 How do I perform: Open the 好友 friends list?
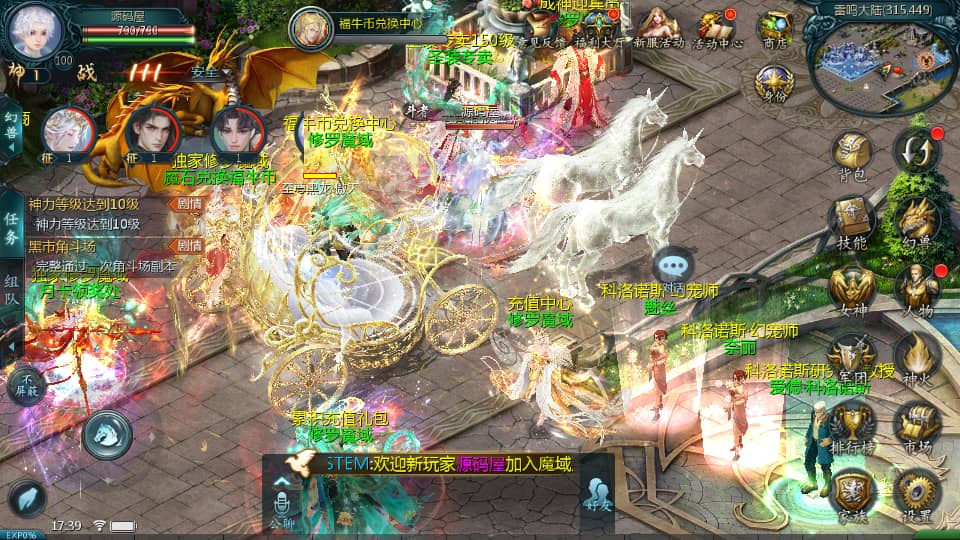click(597, 493)
